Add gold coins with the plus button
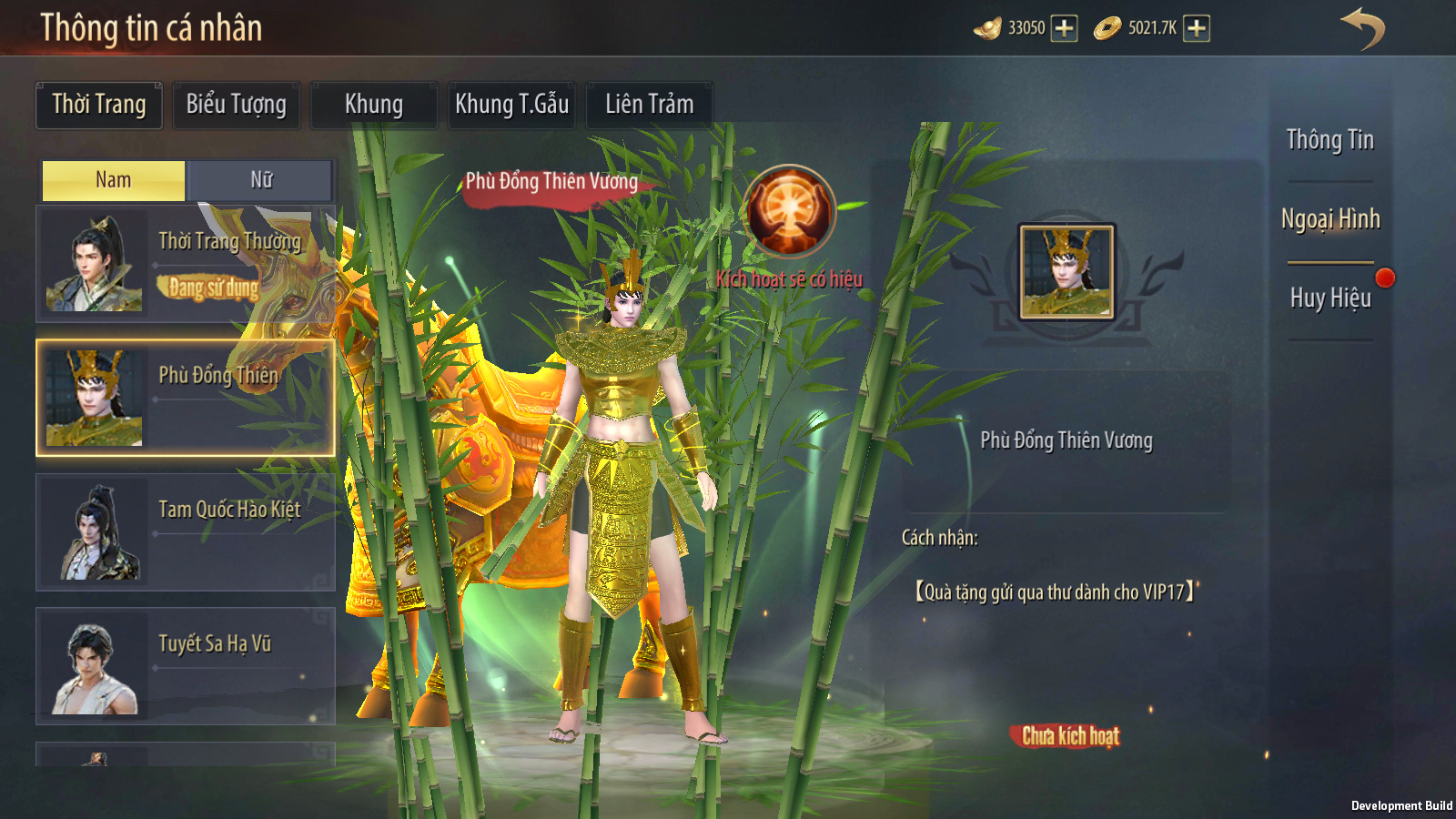 (1197, 28)
